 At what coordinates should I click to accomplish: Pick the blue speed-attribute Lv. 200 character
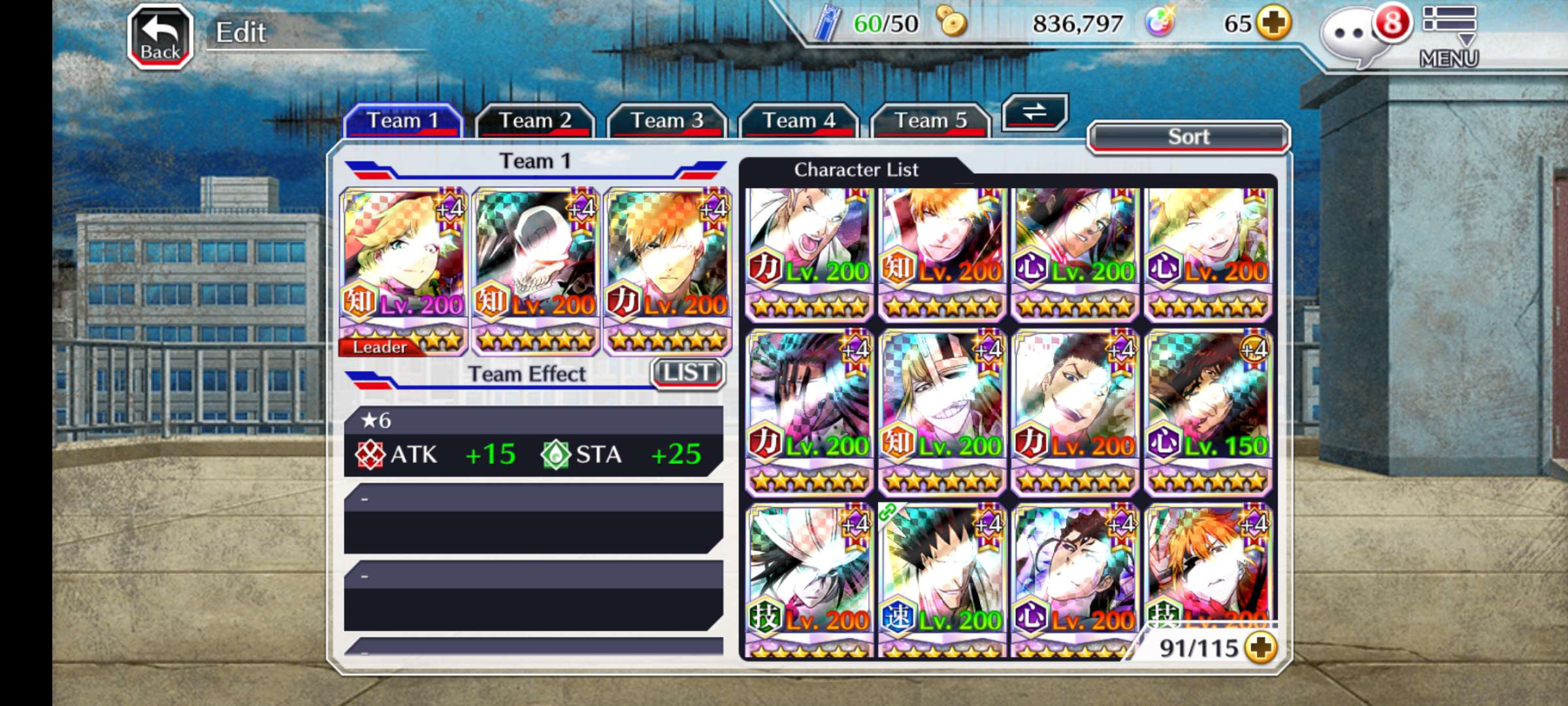942,582
